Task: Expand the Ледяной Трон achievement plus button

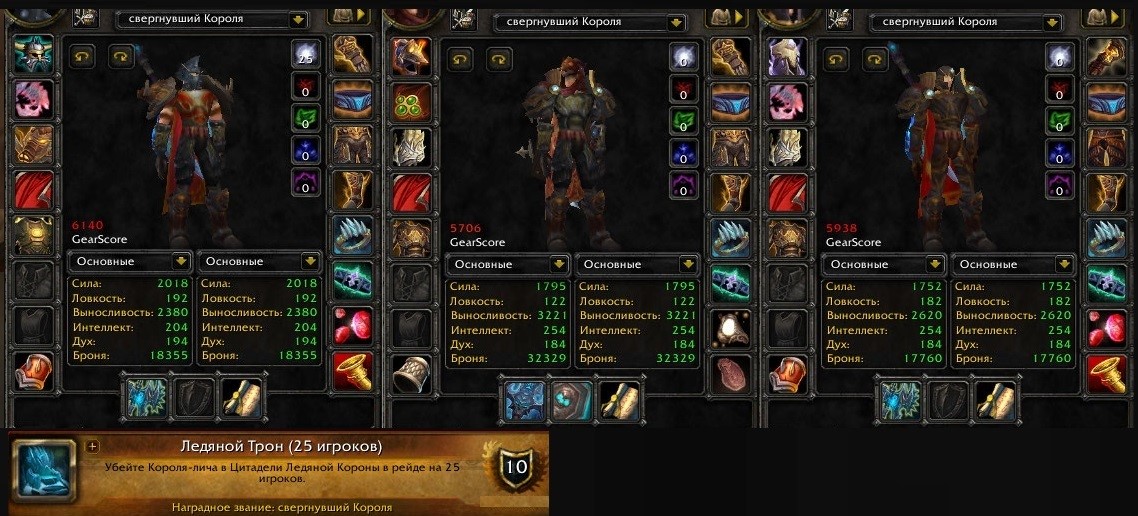Action: (93, 447)
